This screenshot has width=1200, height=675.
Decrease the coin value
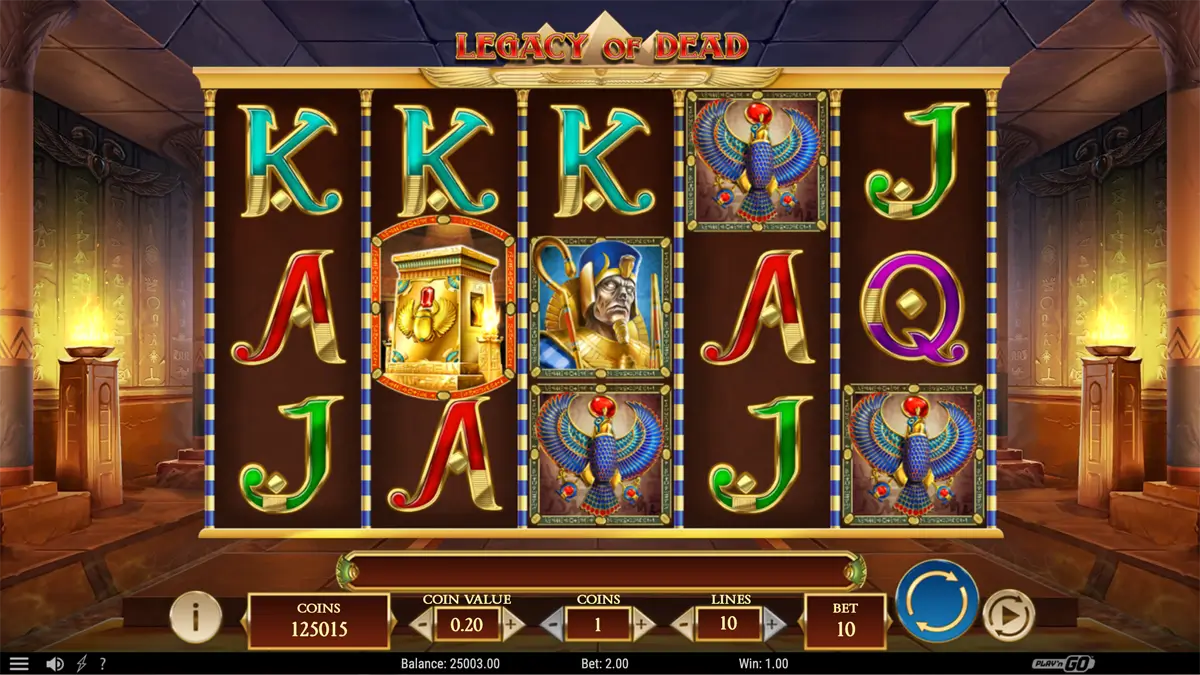(423, 625)
